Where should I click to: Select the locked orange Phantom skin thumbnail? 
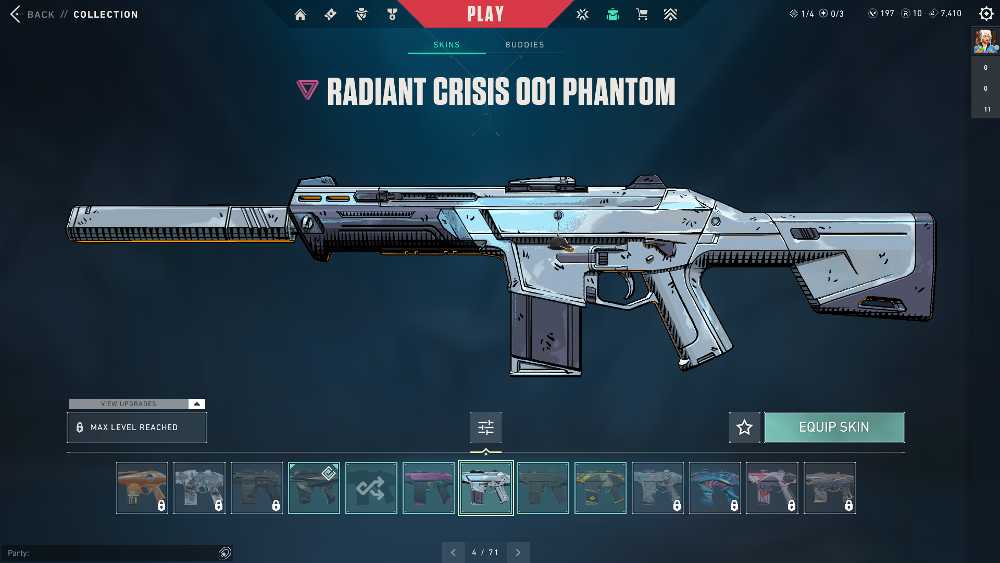(x=141, y=488)
